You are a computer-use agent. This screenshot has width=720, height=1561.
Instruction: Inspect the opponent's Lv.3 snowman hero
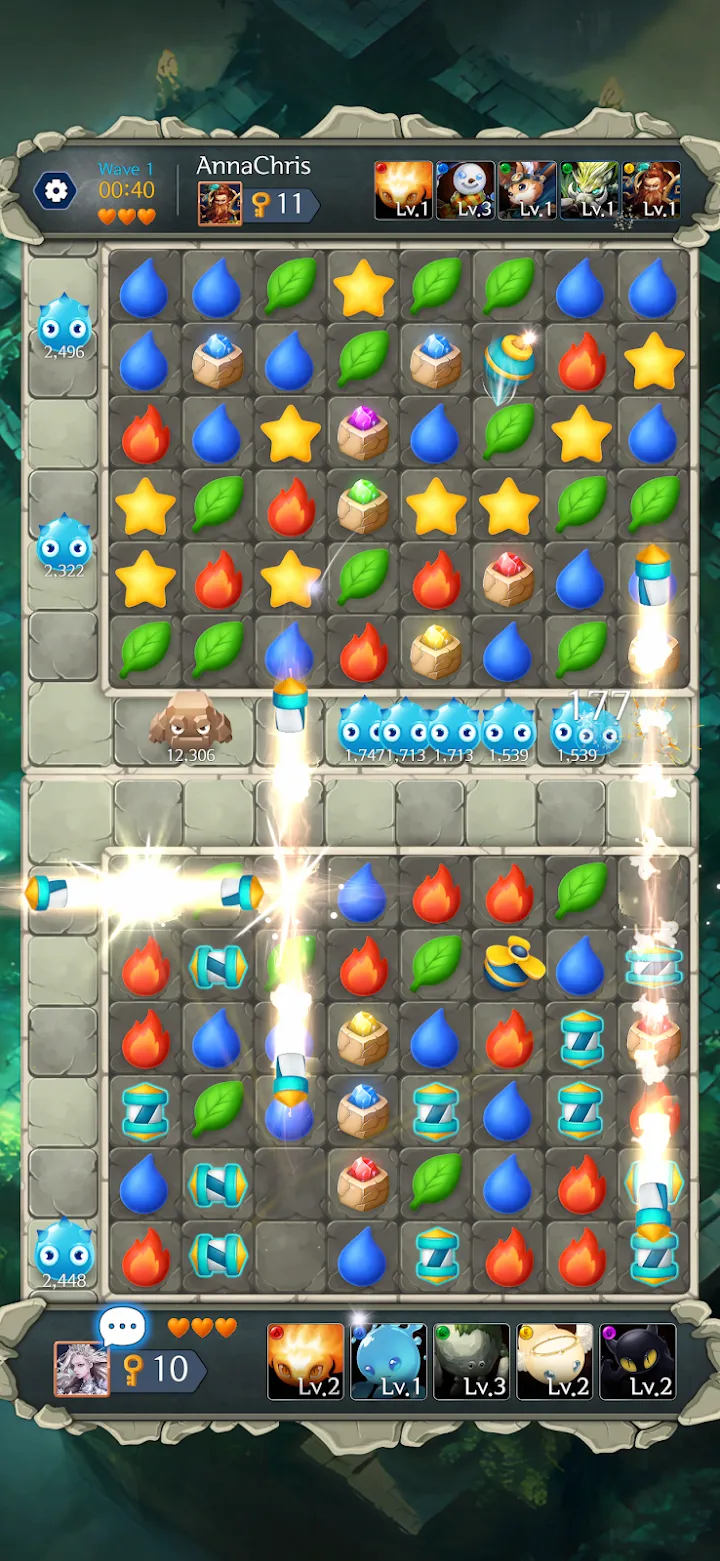(x=465, y=190)
